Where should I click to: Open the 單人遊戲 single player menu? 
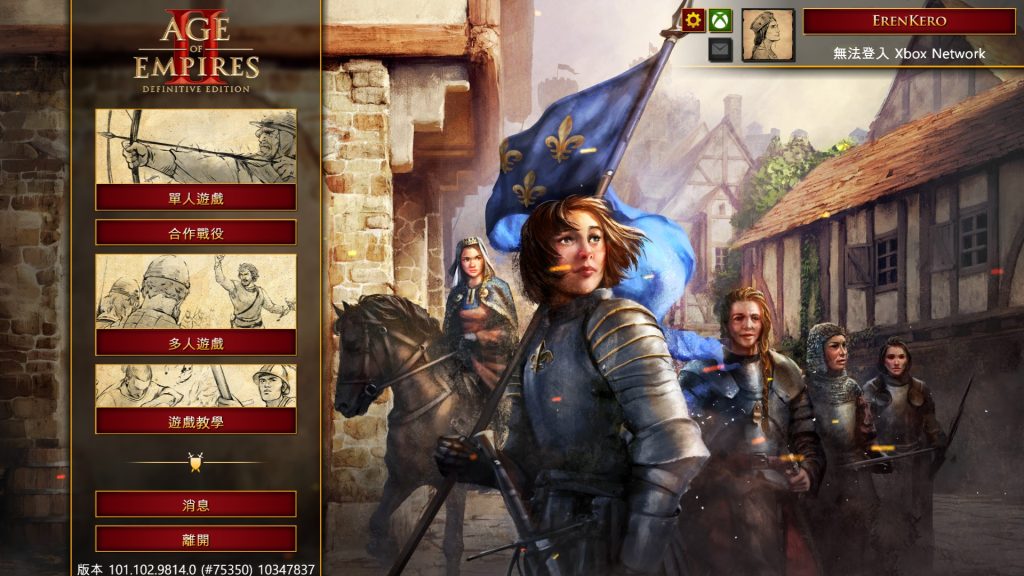(196, 197)
